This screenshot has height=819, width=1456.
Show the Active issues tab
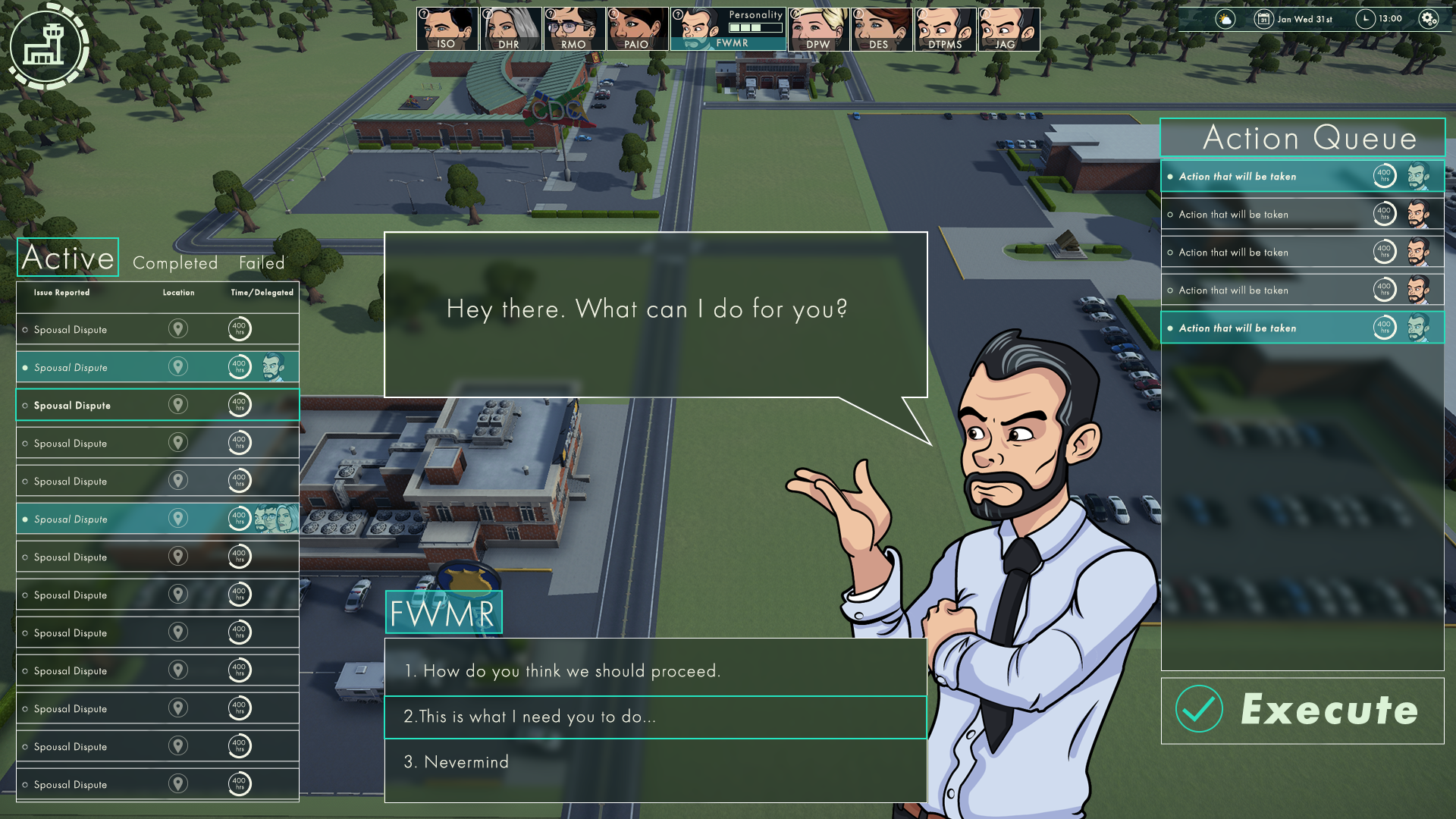(67, 258)
